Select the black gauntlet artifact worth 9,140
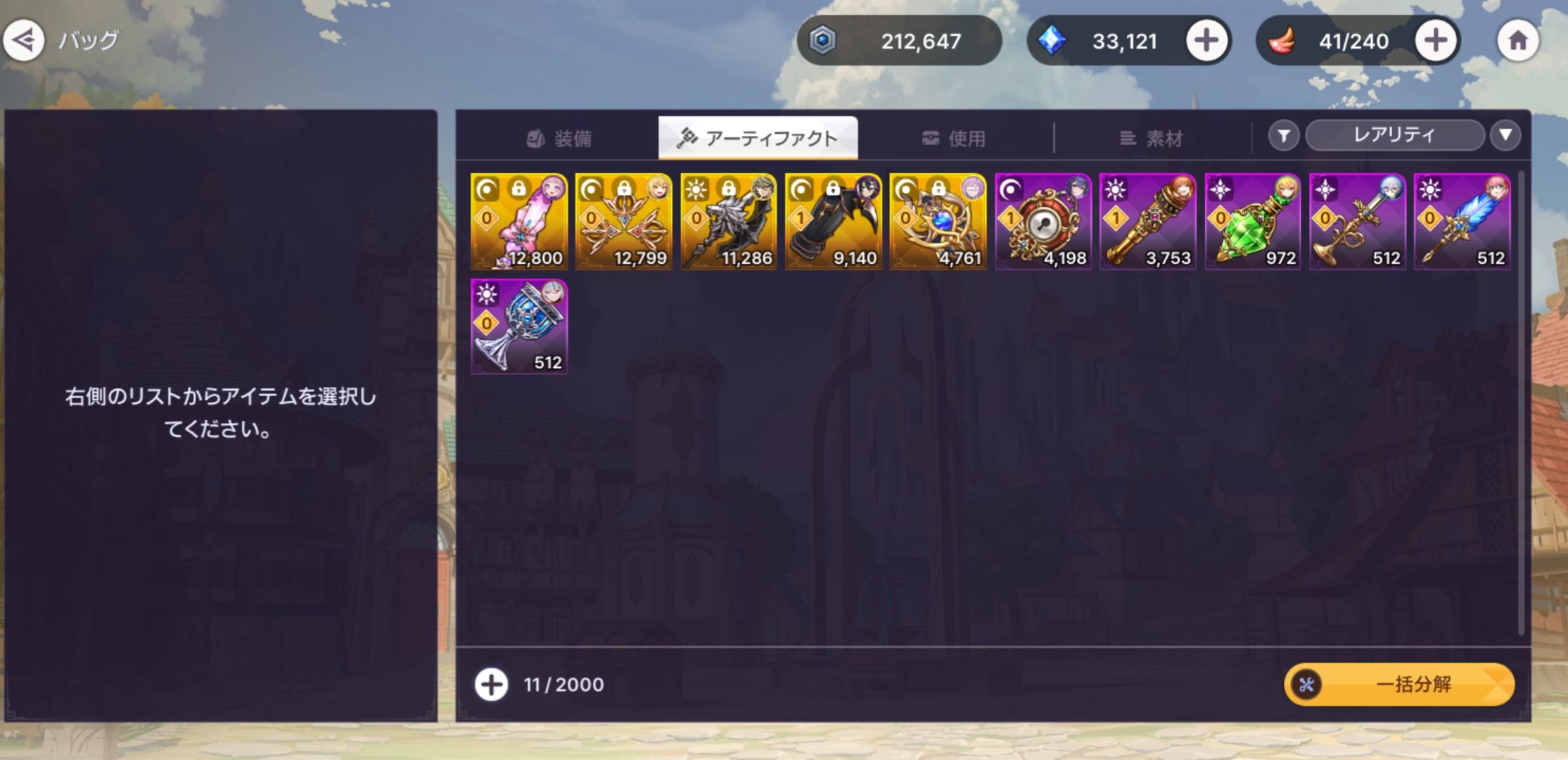Screen dimensions: 1568x760 (x=834, y=222)
